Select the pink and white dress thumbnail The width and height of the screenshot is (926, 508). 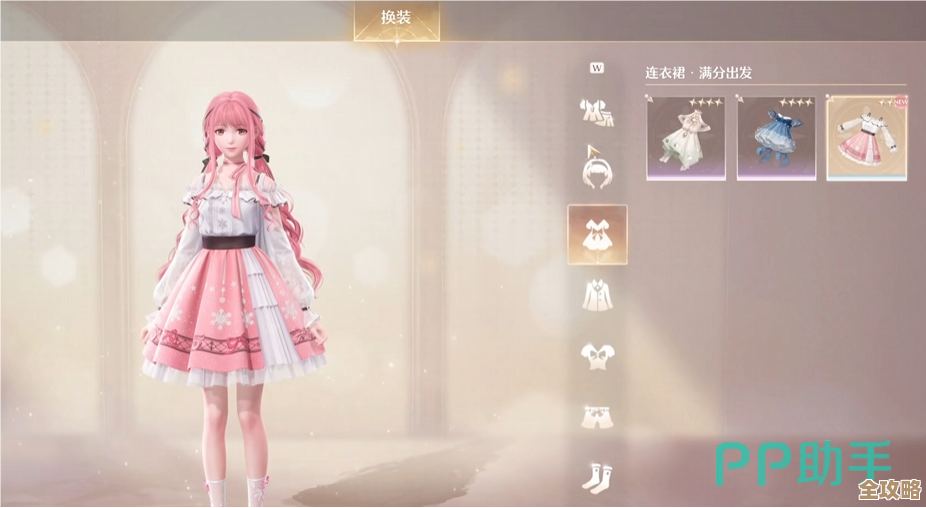coord(866,138)
